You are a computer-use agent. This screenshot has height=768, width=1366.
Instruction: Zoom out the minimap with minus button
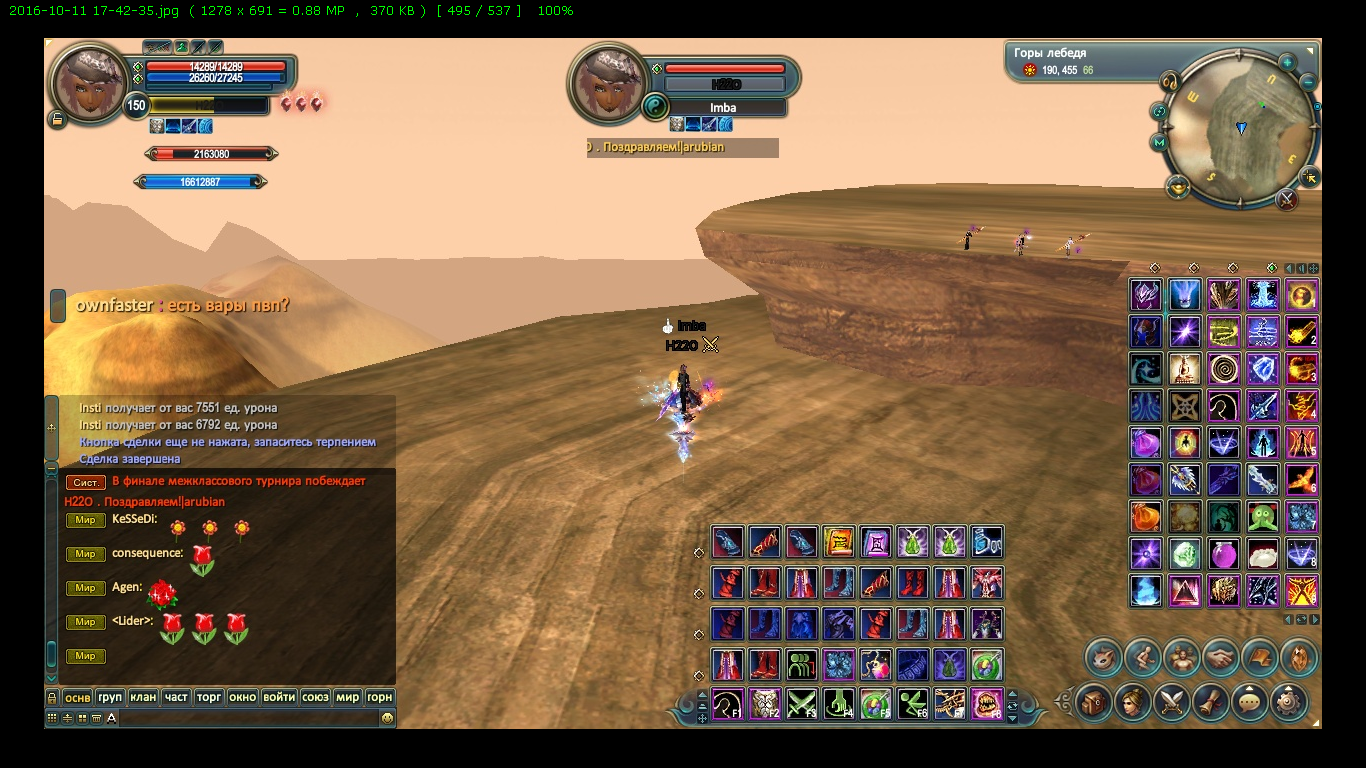pyautogui.click(x=1309, y=80)
